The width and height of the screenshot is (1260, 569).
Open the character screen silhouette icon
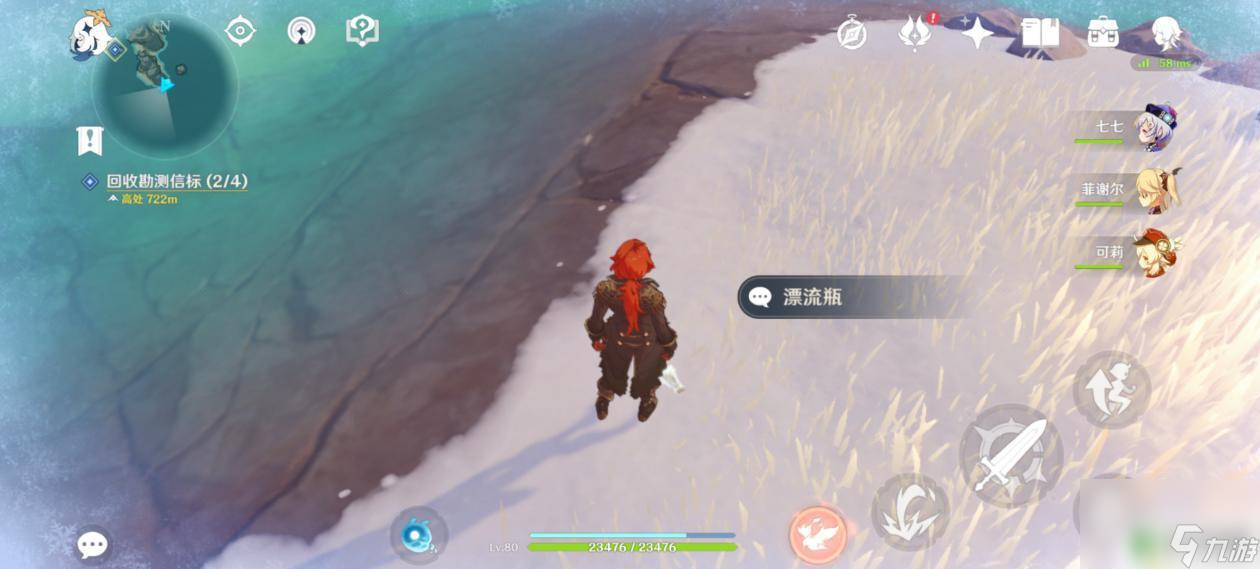point(1167,33)
